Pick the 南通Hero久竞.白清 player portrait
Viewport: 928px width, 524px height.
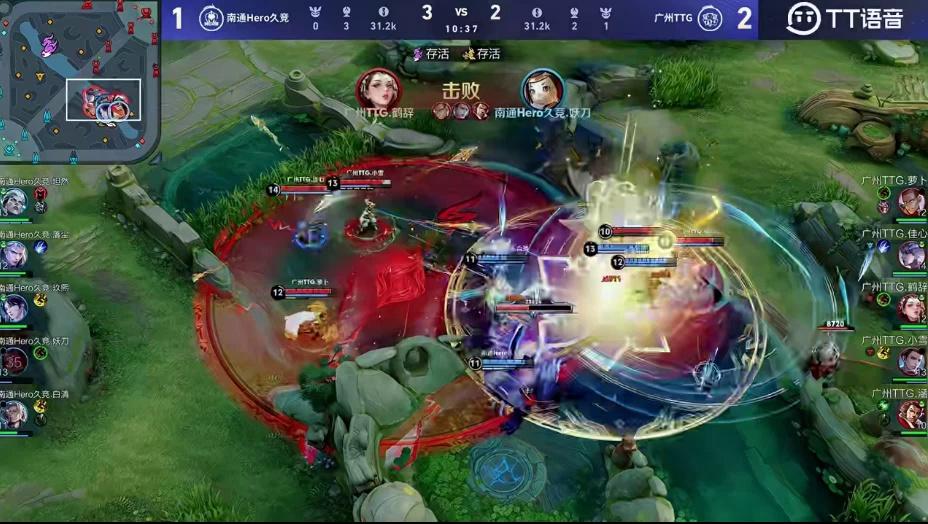point(13,414)
